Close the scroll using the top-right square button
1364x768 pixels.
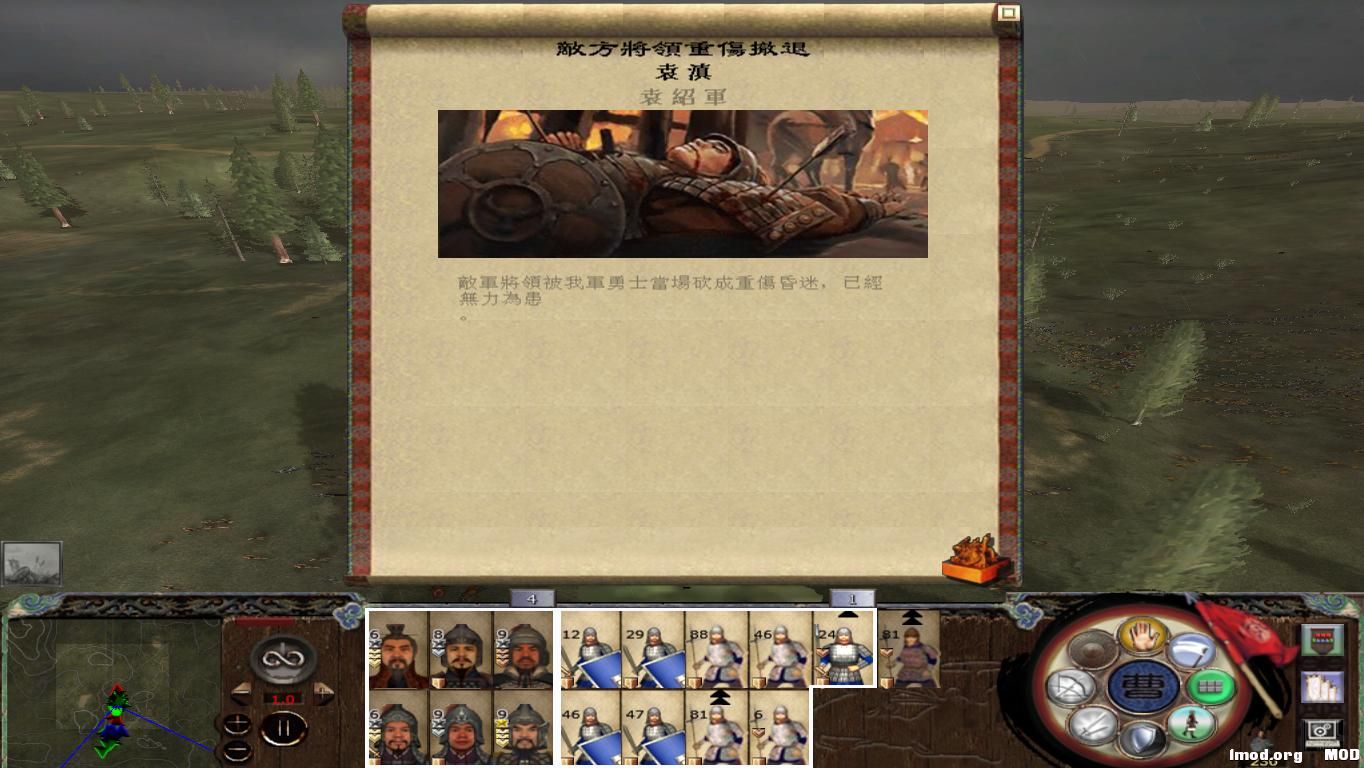click(1009, 13)
